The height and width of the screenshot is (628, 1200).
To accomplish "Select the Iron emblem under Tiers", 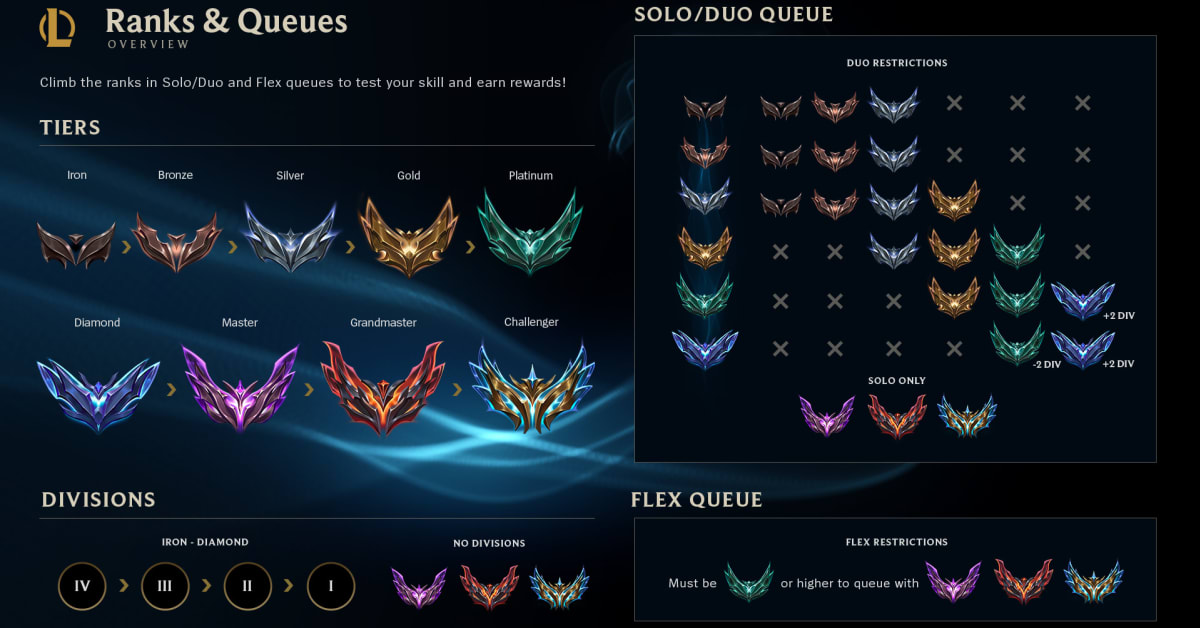I will tap(76, 243).
